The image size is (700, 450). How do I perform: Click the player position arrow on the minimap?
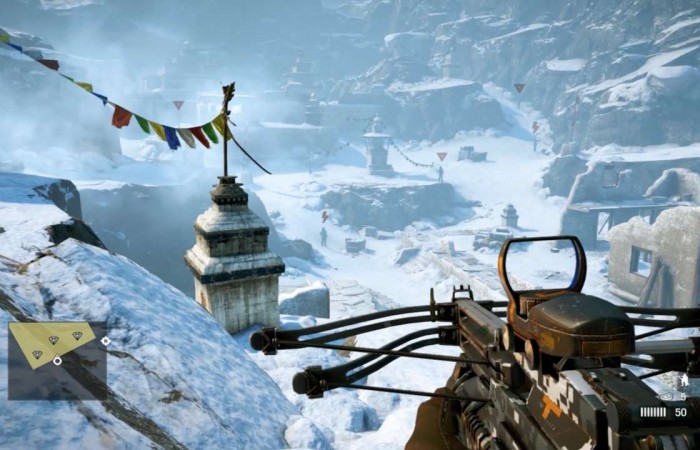pyautogui.click(x=57, y=361)
